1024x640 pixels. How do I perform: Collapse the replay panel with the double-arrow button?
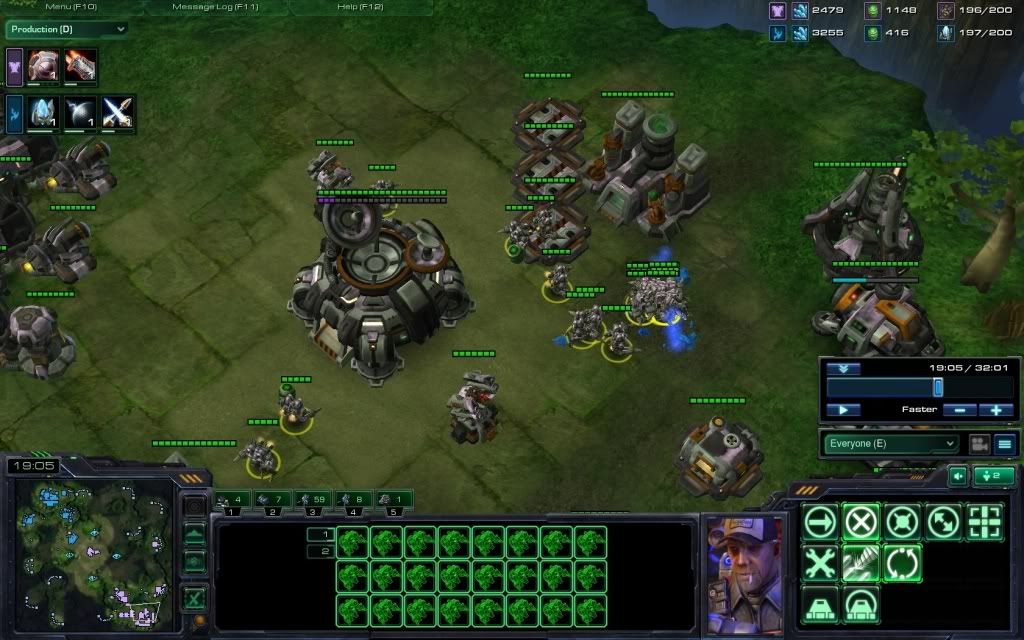(843, 368)
